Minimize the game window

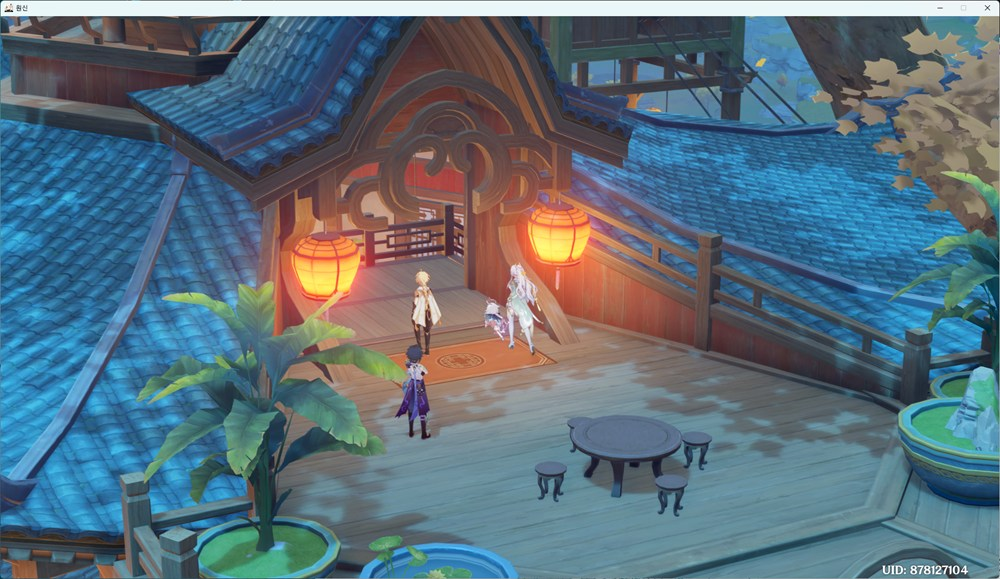[941, 7]
